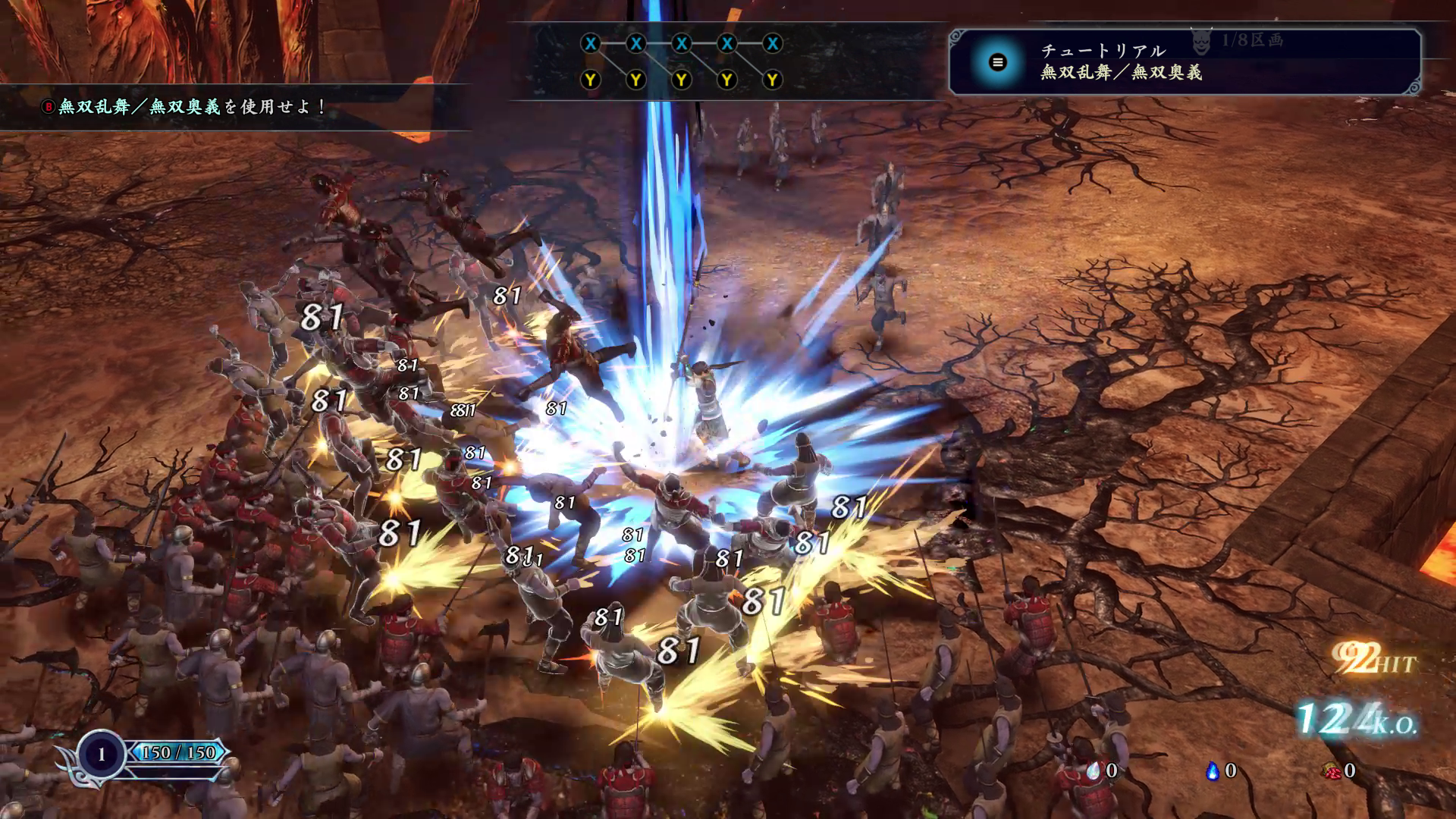Image resolution: width=1456 pixels, height=819 pixels.
Task: Select the X/Y combo chart panel
Action: coord(681,61)
